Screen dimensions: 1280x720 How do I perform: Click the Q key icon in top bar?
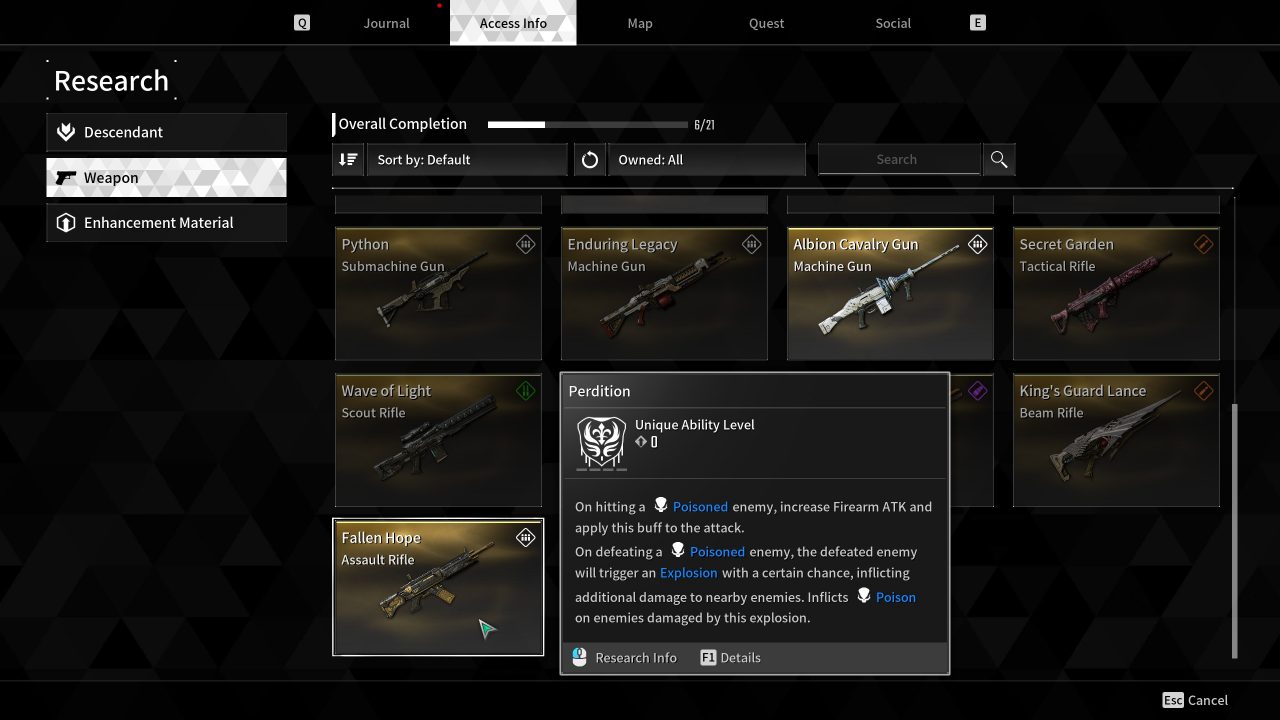tap(301, 22)
